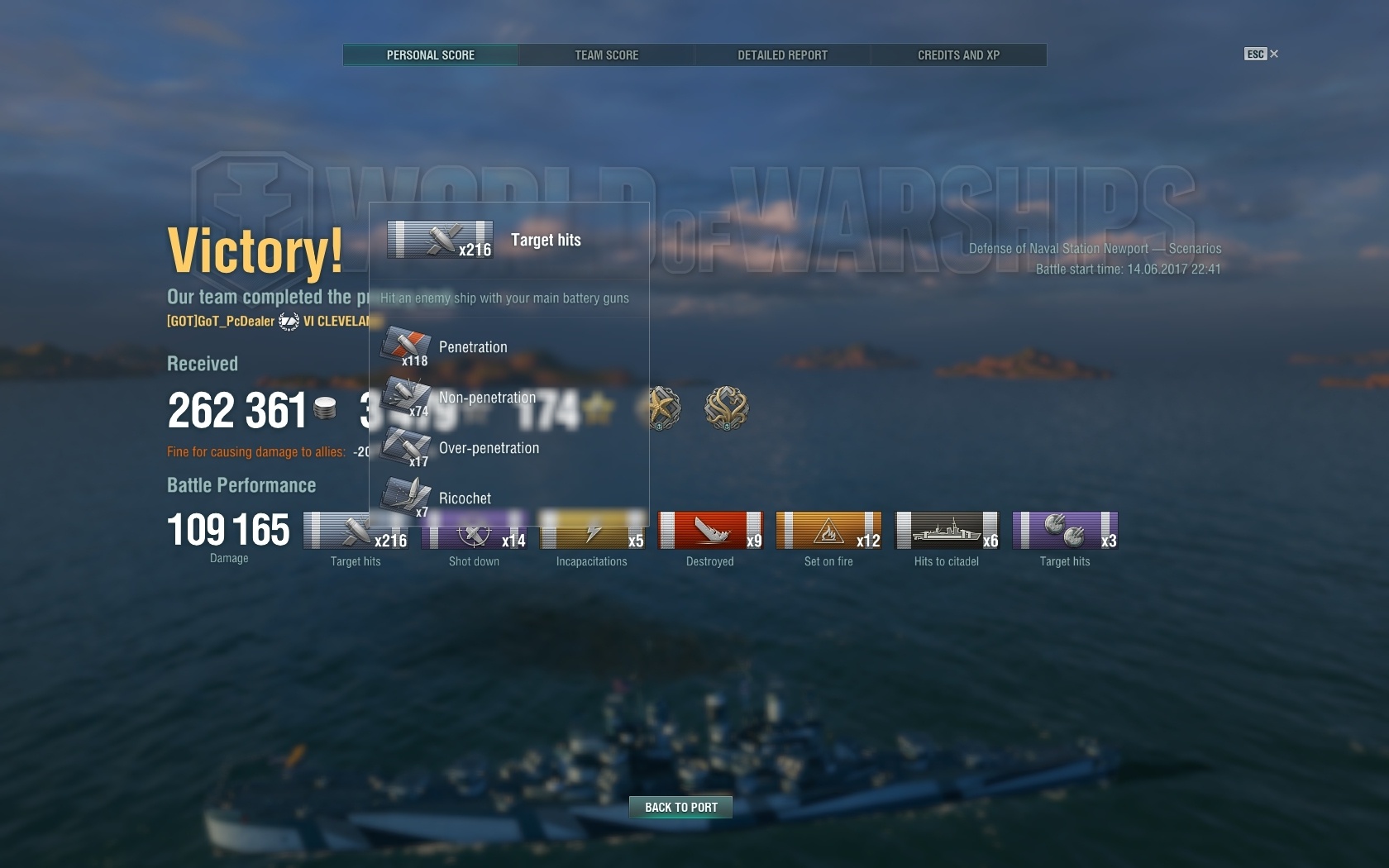Image resolution: width=1389 pixels, height=868 pixels.
Task: Show the Credits and XP tab
Action: (958, 55)
